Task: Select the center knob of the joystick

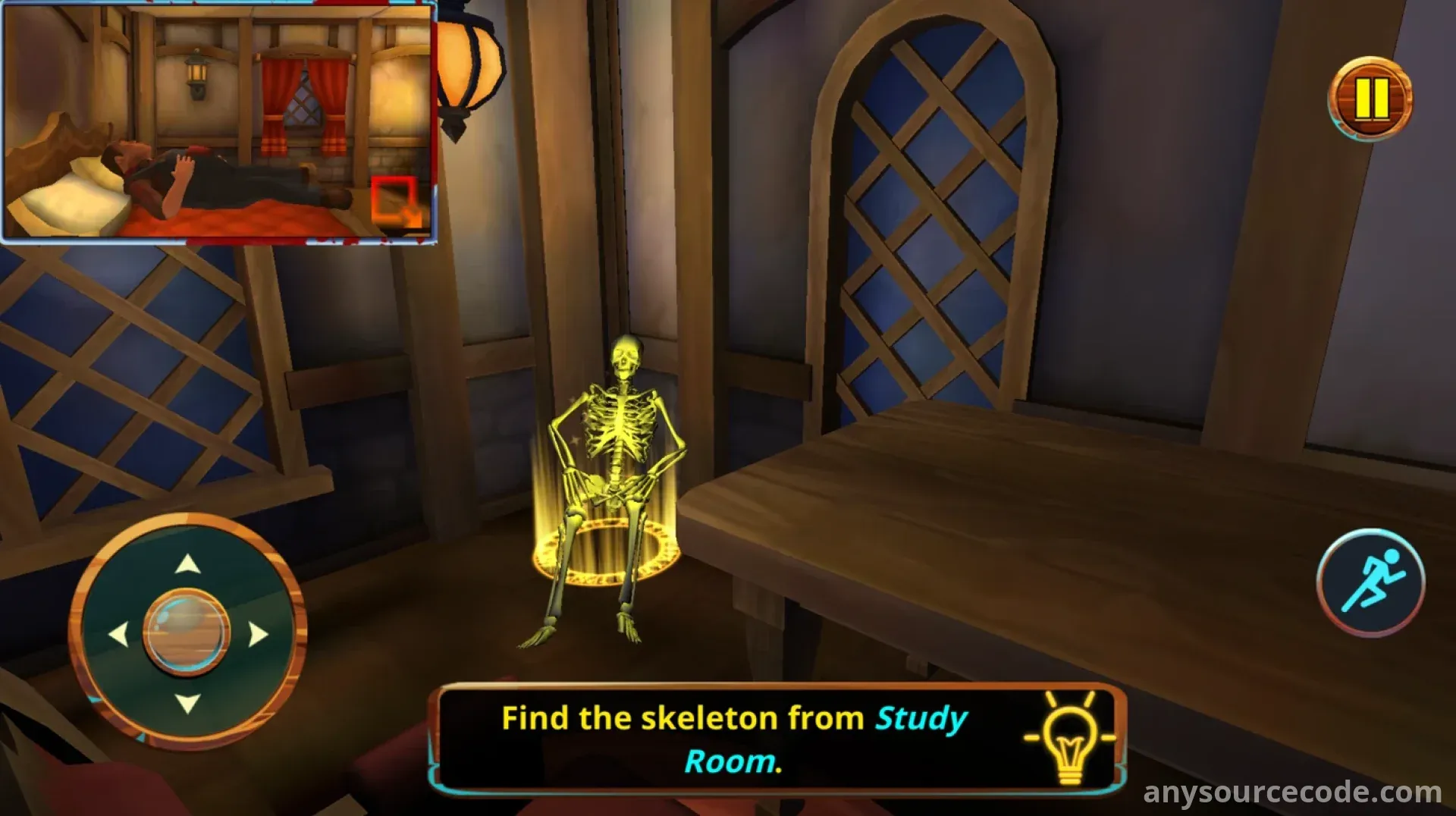Action: coord(187,632)
